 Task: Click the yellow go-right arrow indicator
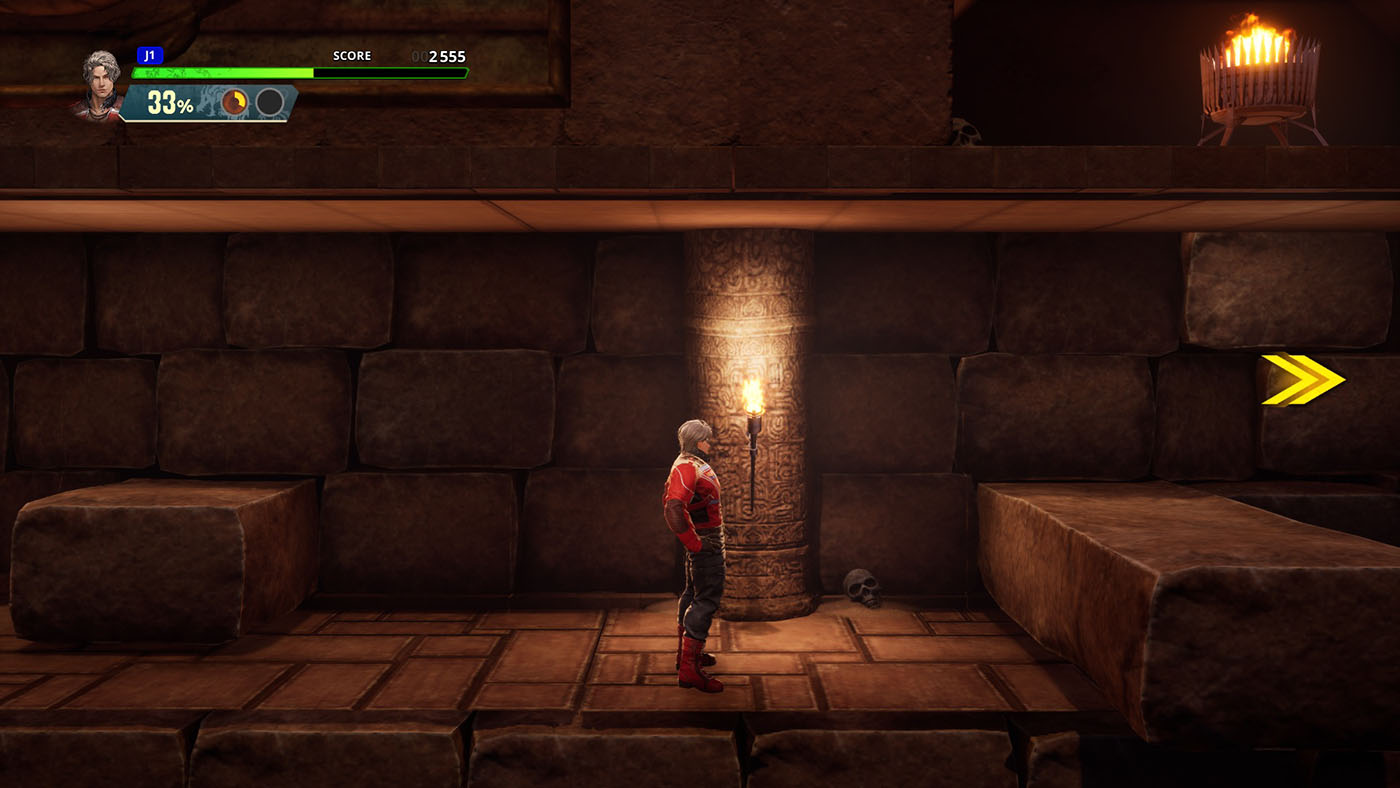(1302, 379)
